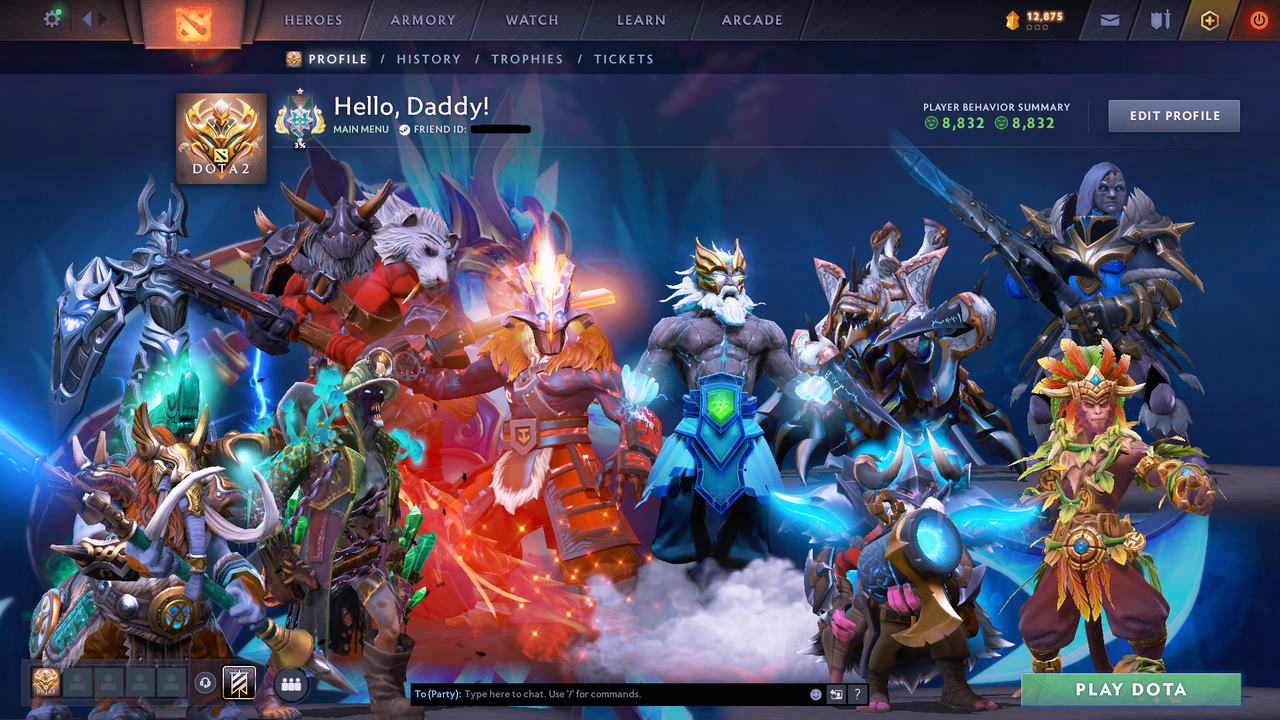Click the microphone/voice chat icon
1280x720 pixels.
207,683
